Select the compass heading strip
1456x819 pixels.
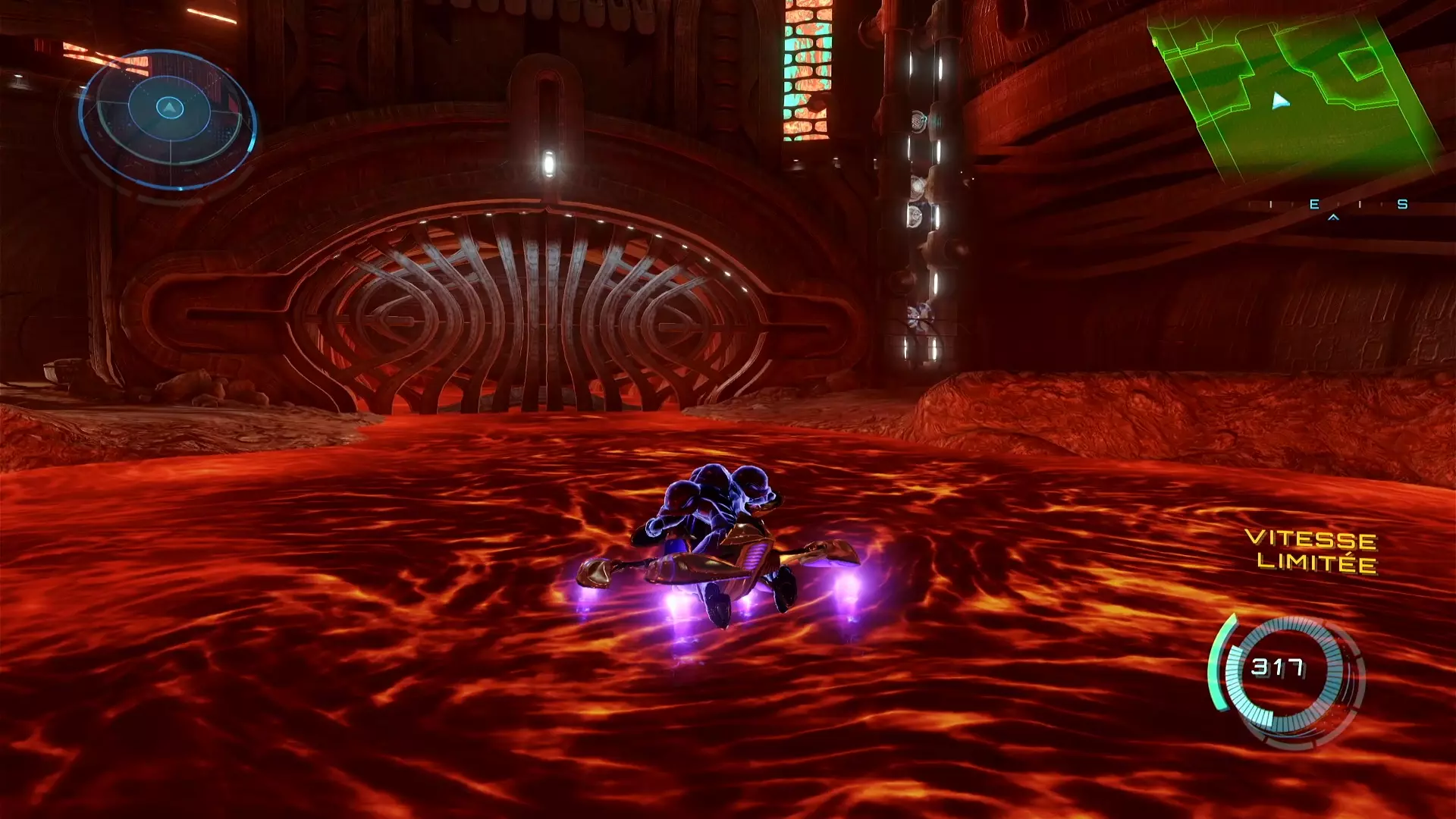click(x=1335, y=205)
